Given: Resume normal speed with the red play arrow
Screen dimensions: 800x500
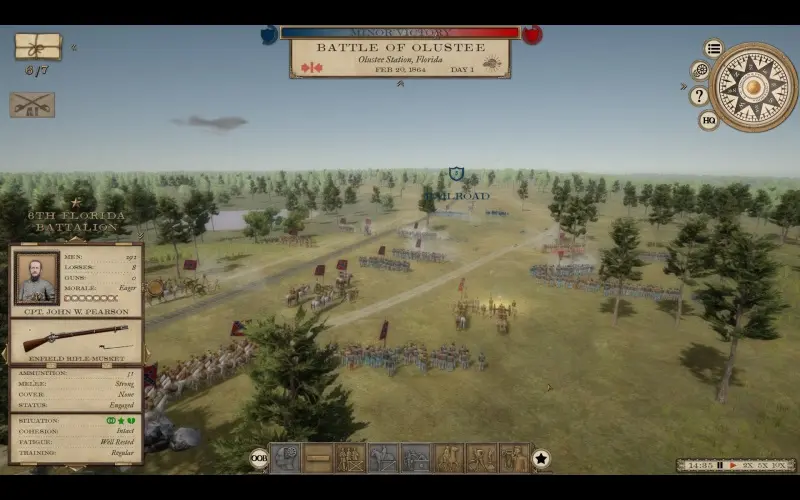Looking at the screenshot, I should pyautogui.click(x=733, y=465).
